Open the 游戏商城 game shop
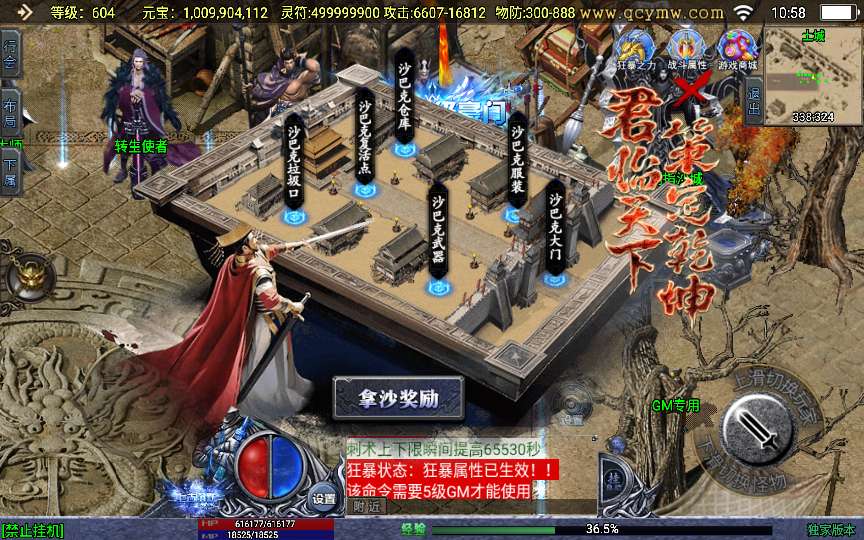The height and width of the screenshot is (540, 864). click(x=737, y=47)
